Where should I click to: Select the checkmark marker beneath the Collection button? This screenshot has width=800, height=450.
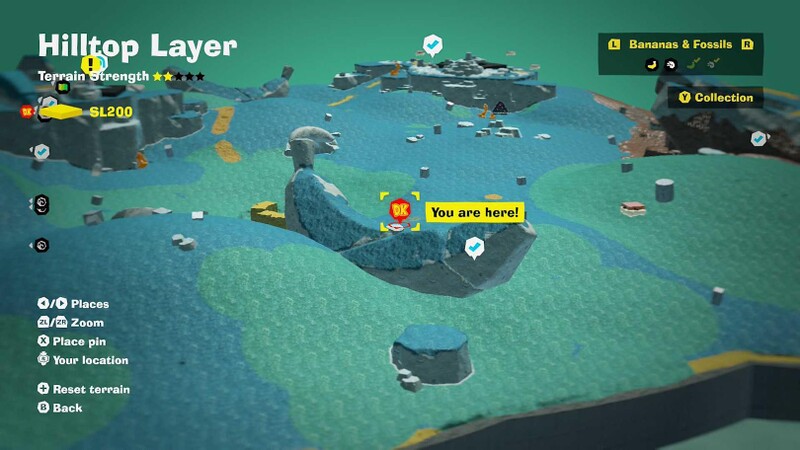point(758,137)
